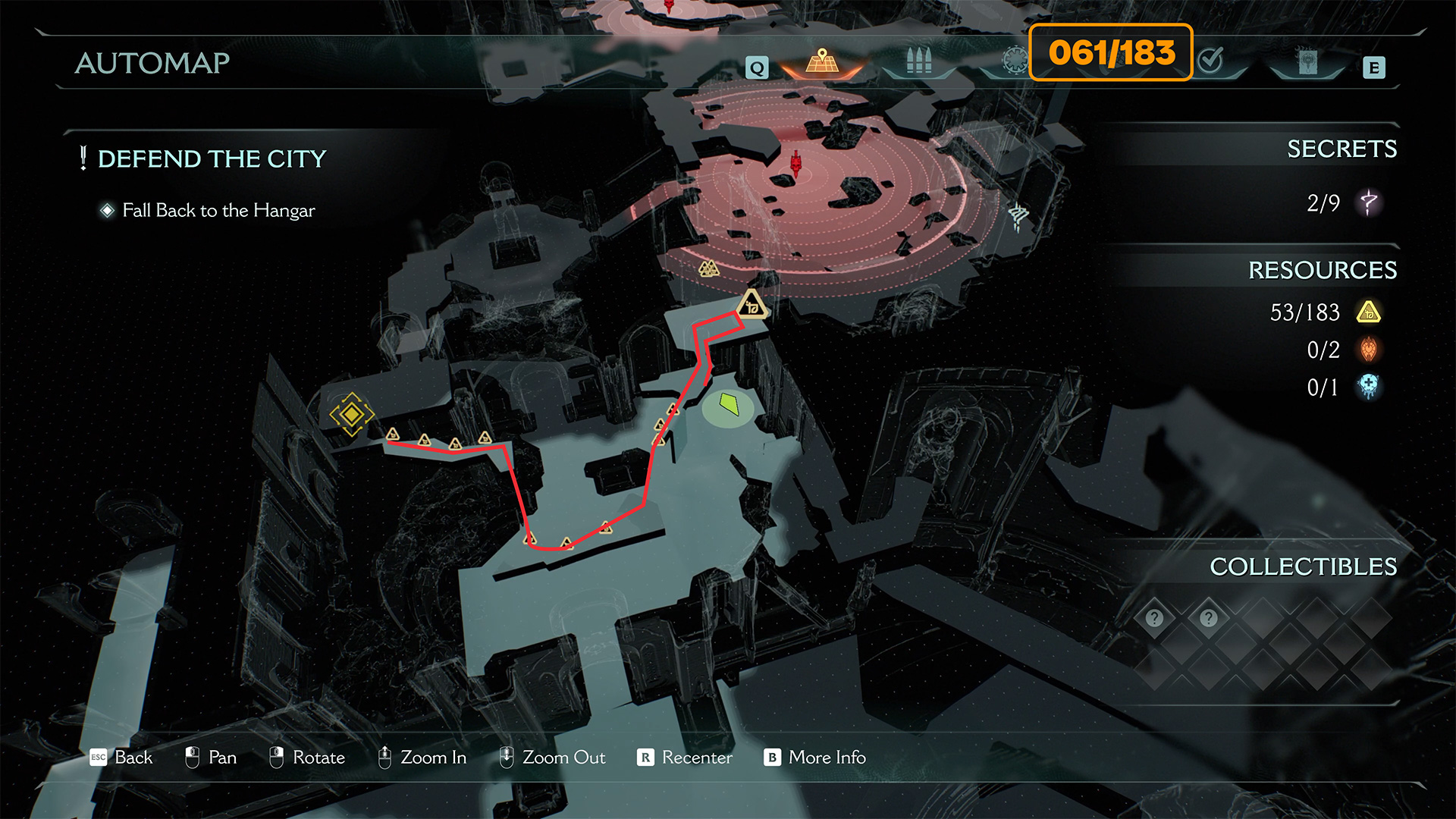Click the red enemy marker on map
This screenshot has width=1456, height=819.
(x=795, y=163)
